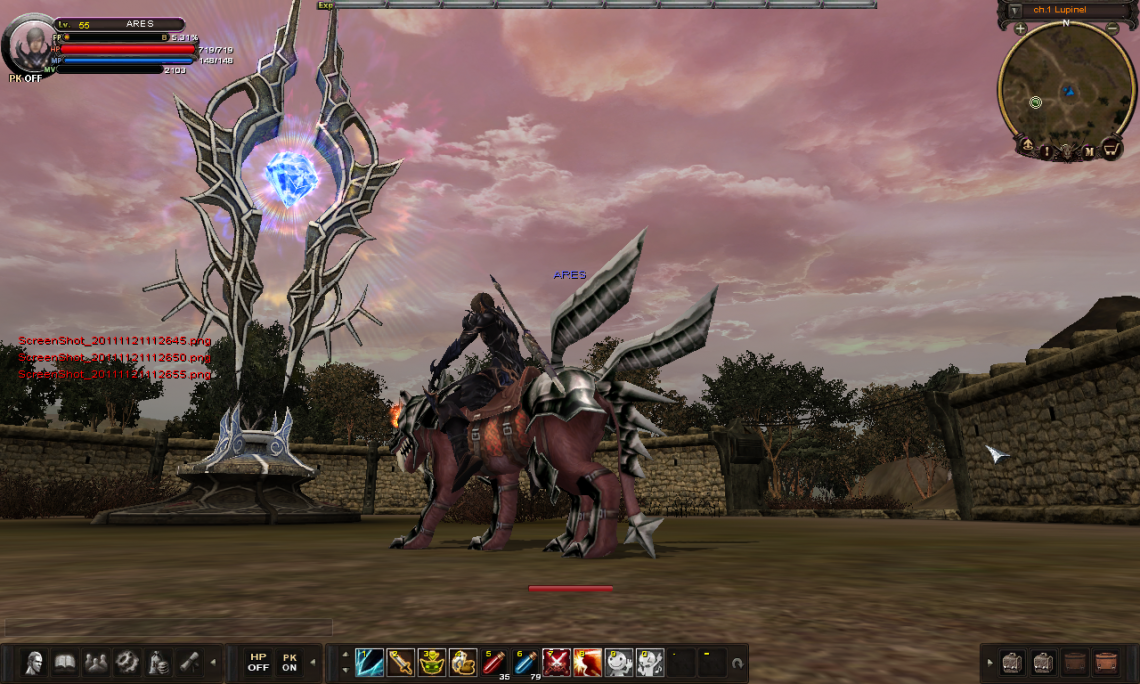1140x684 pixels.
Task: Use the blue mana potion
Action: [x=525, y=662]
